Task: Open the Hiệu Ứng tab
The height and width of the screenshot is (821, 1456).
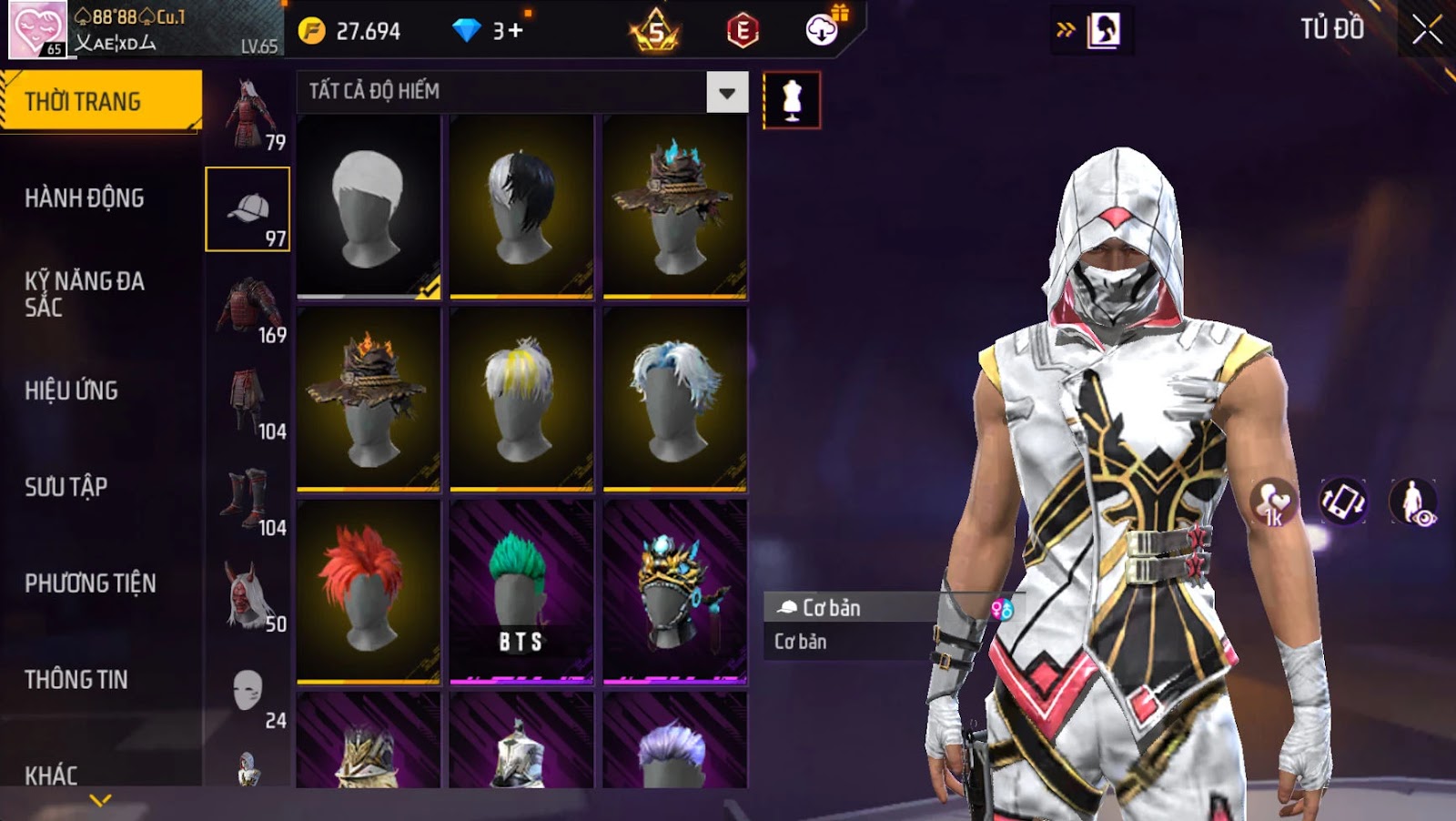Action: pyautogui.click(x=71, y=390)
